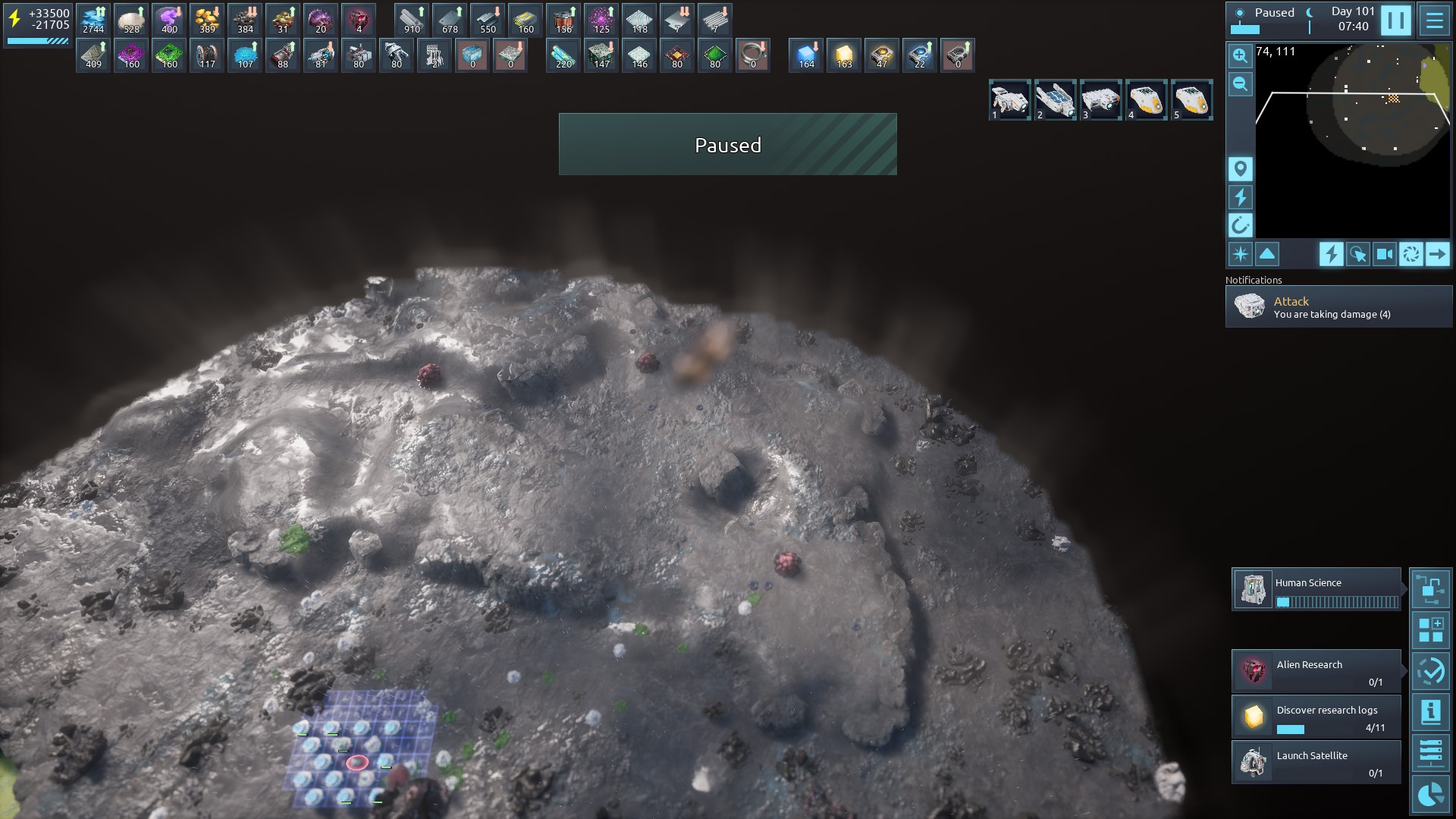
Task: Select ship number 1 in the fleet bar
Action: tap(1009, 100)
